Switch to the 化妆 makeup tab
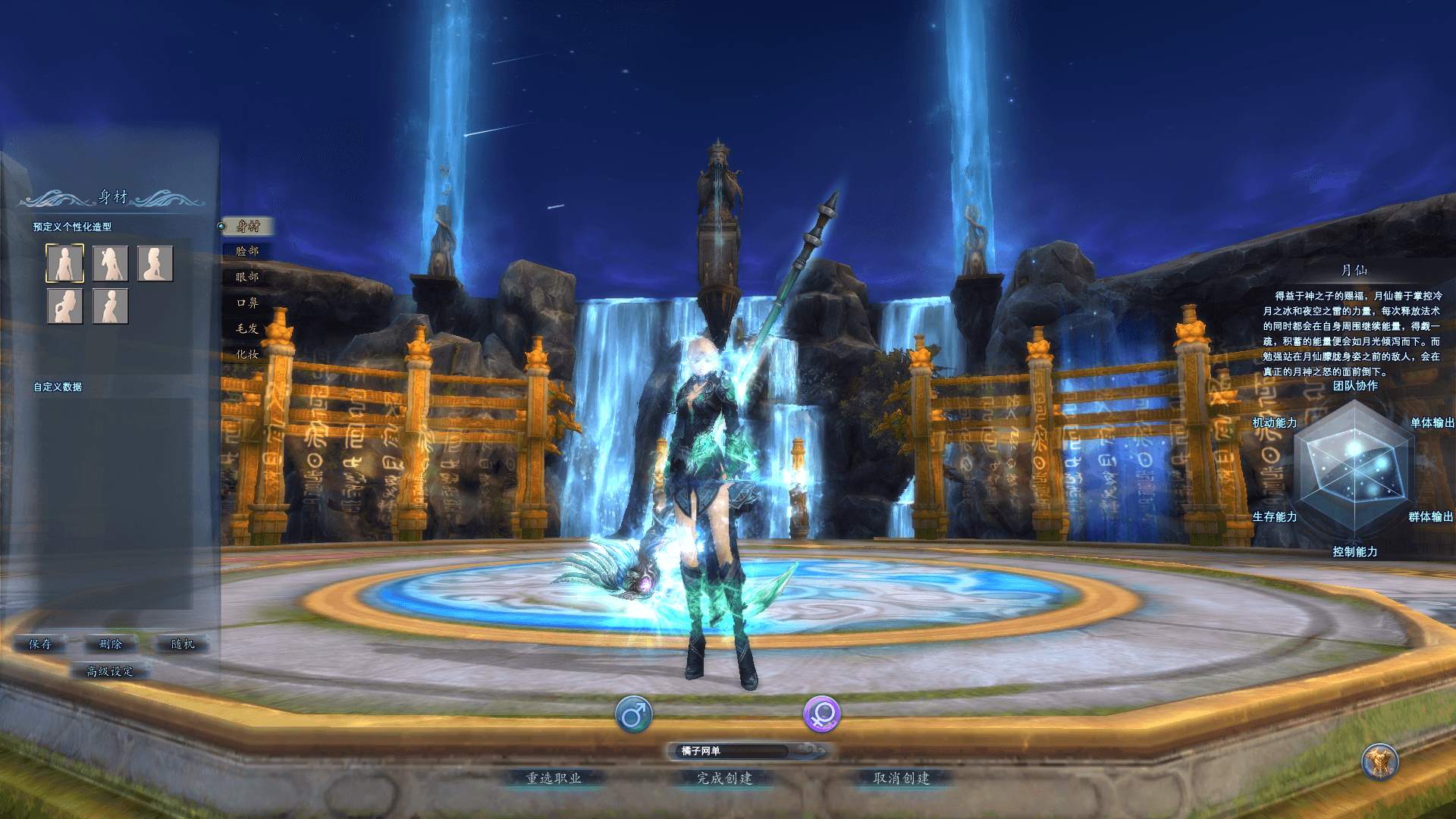The image size is (1456, 819). tap(246, 355)
